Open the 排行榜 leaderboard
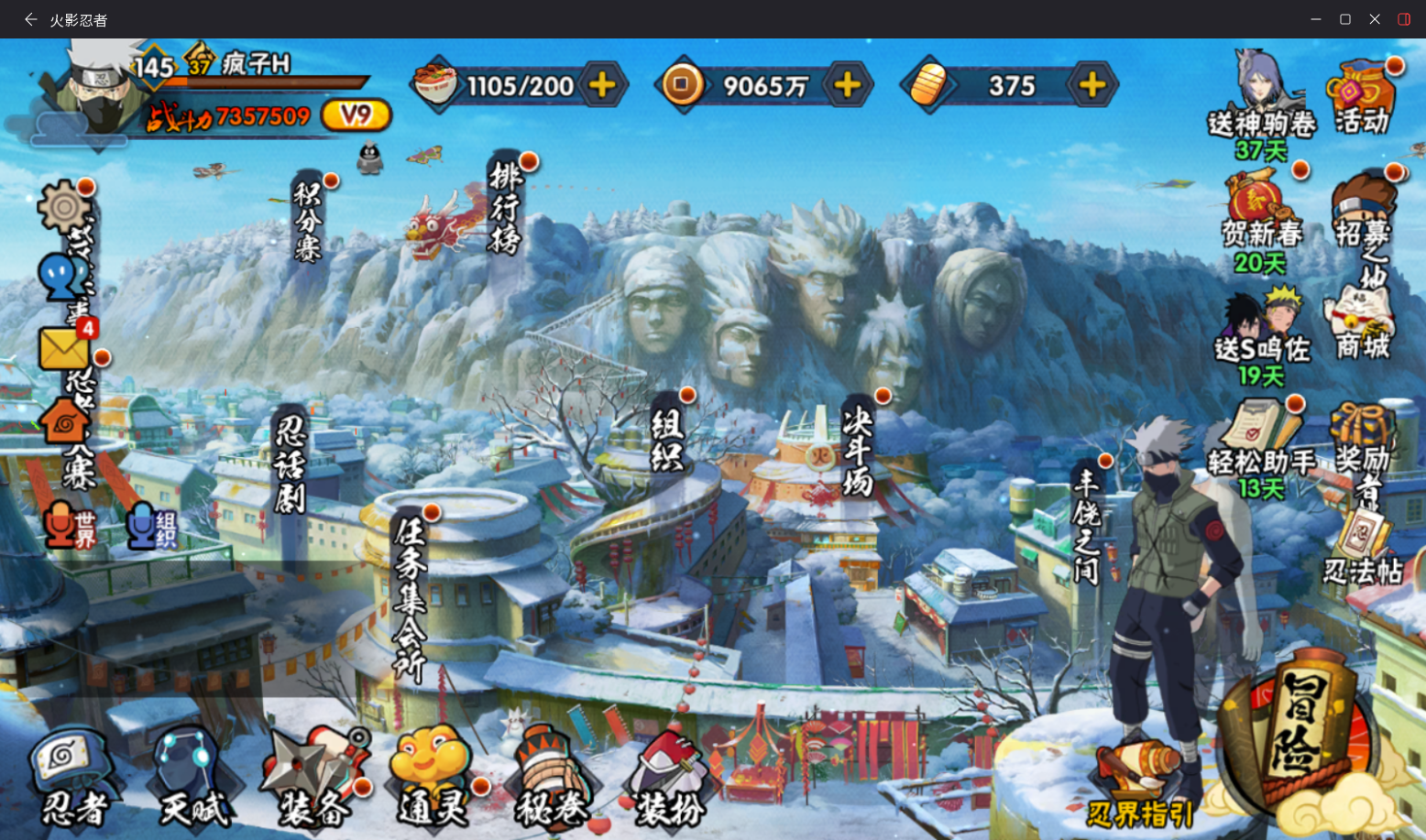1426x840 pixels. [505, 208]
